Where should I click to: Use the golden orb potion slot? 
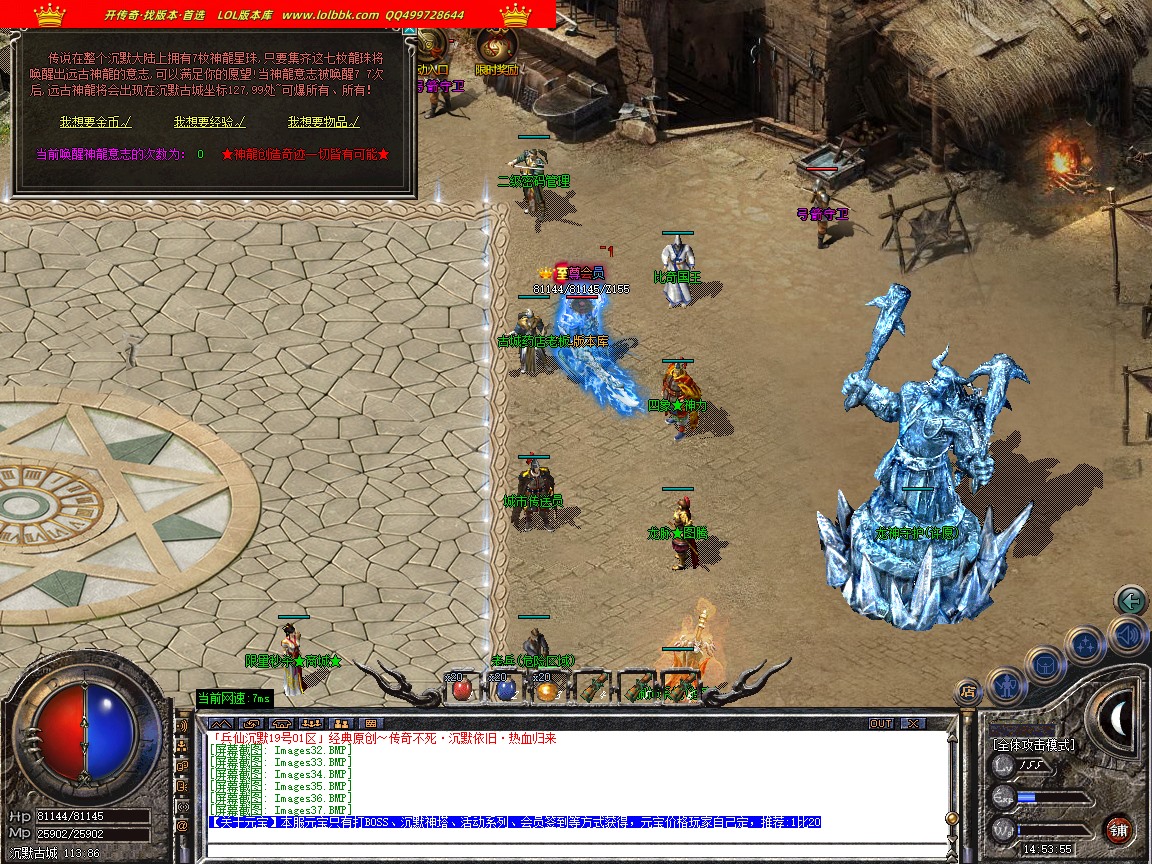point(545,688)
